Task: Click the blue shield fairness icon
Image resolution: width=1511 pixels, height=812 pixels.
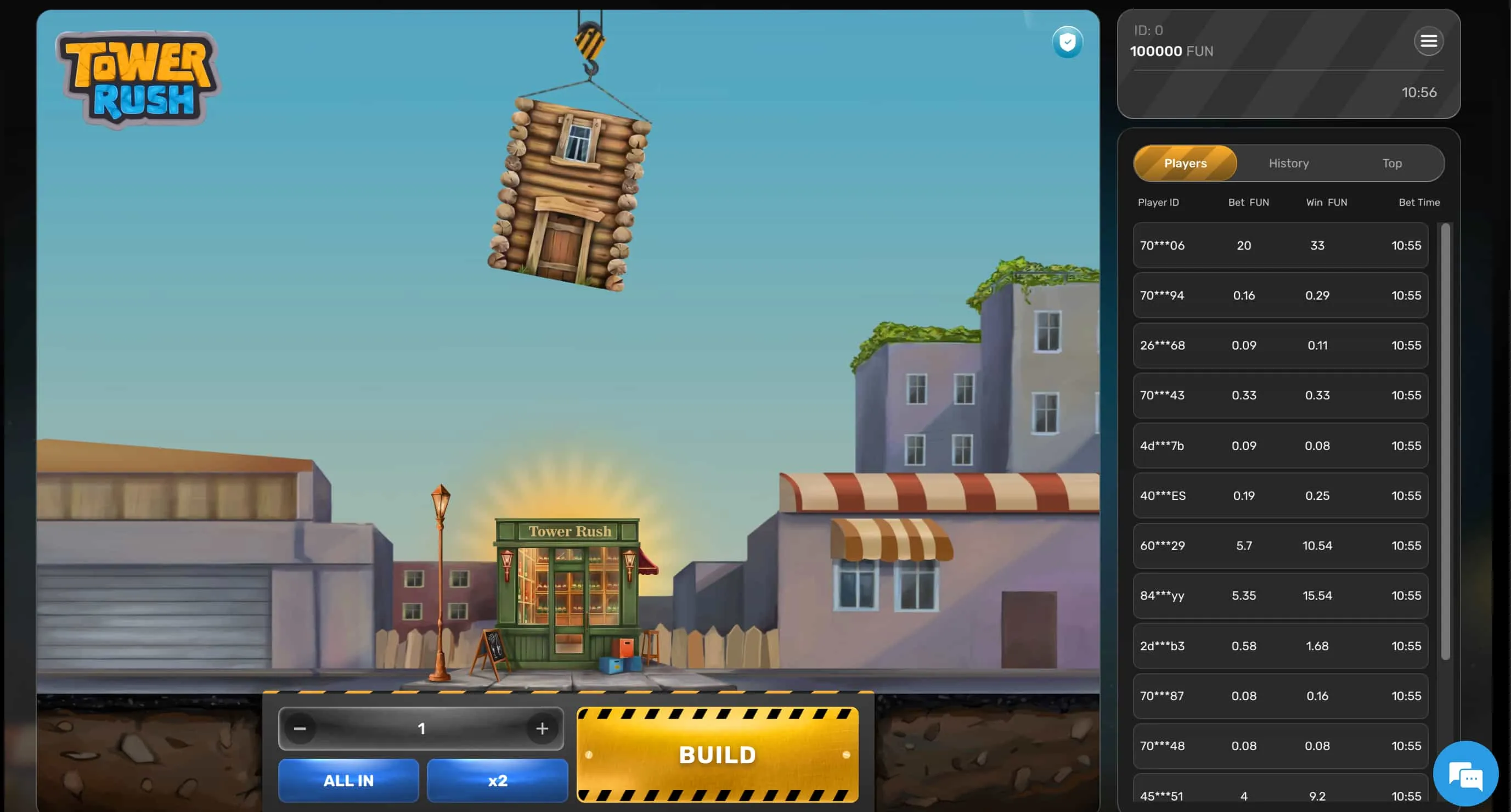Action: pyautogui.click(x=1068, y=42)
